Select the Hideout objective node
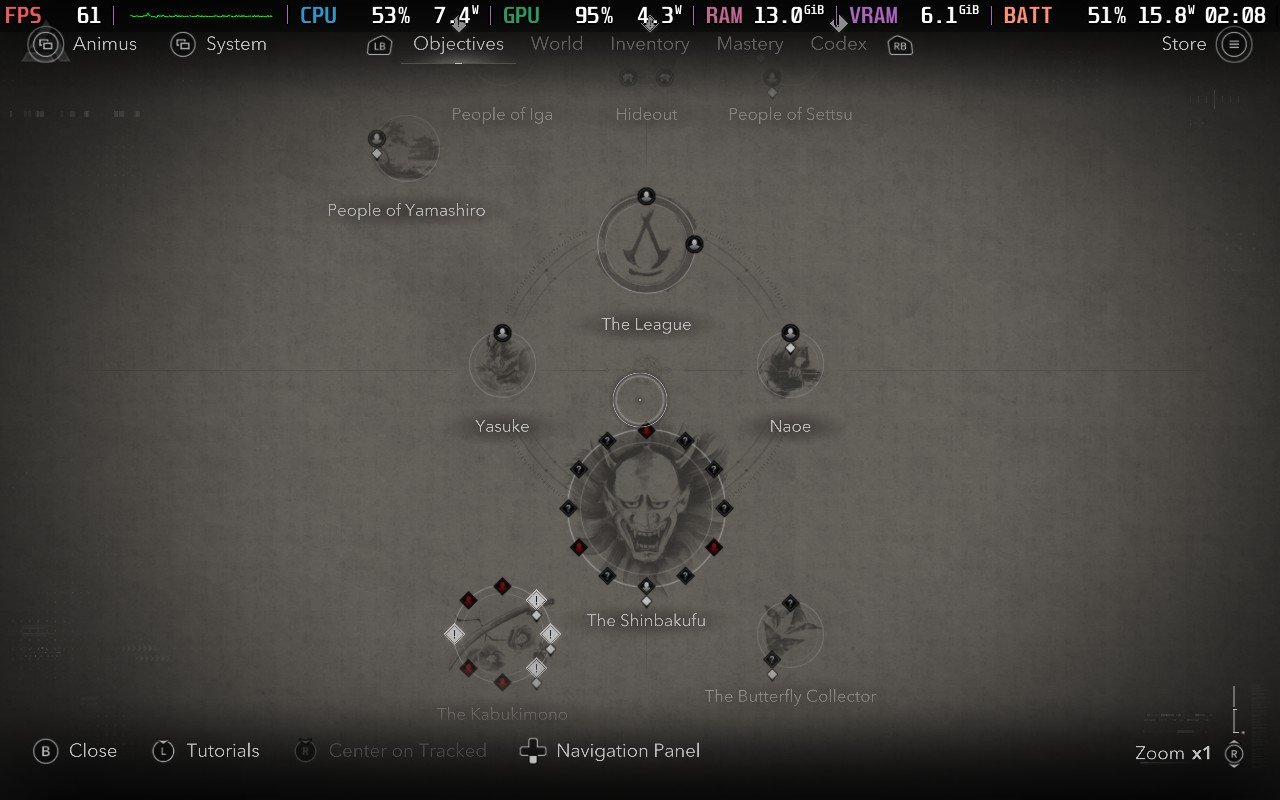 click(646, 79)
